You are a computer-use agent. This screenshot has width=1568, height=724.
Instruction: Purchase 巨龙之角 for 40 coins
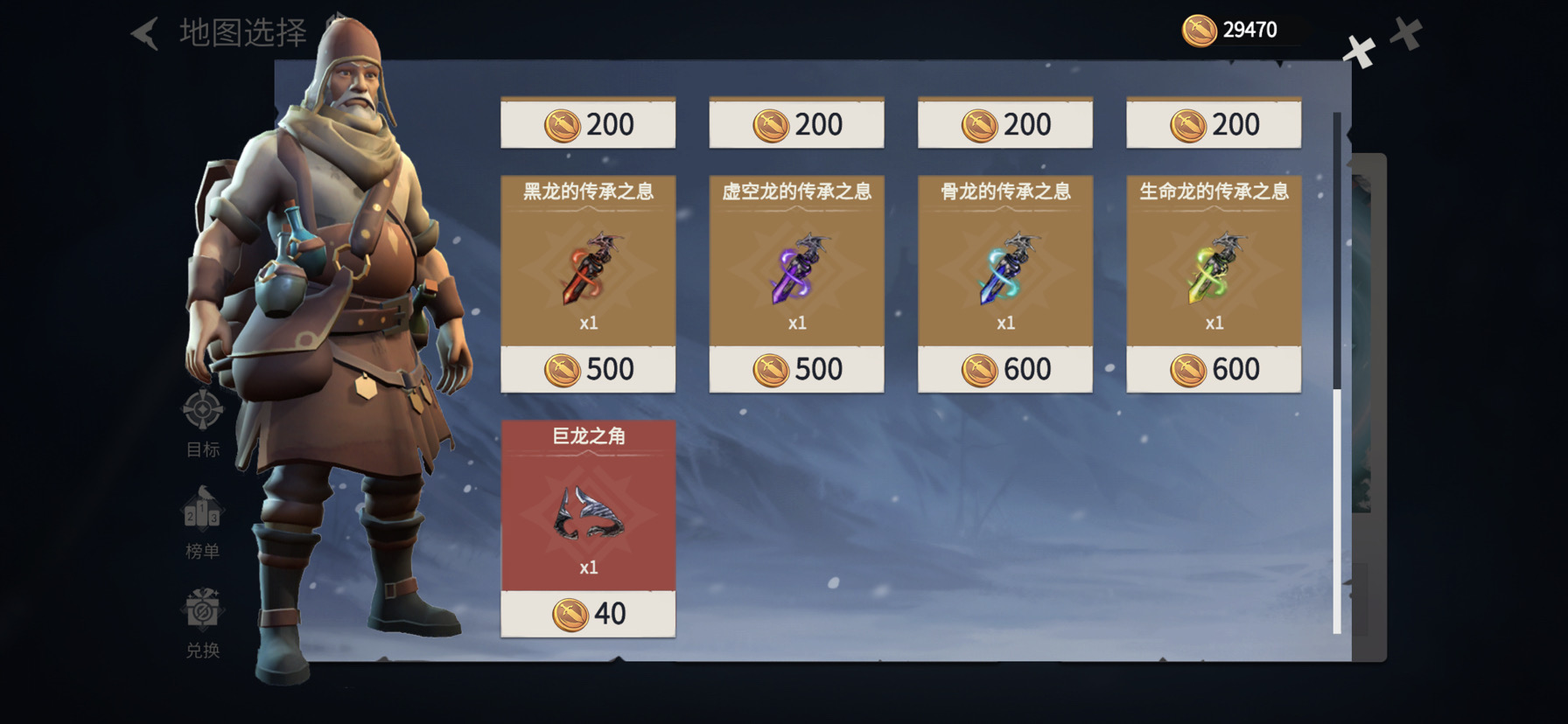click(x=588, y=614)
